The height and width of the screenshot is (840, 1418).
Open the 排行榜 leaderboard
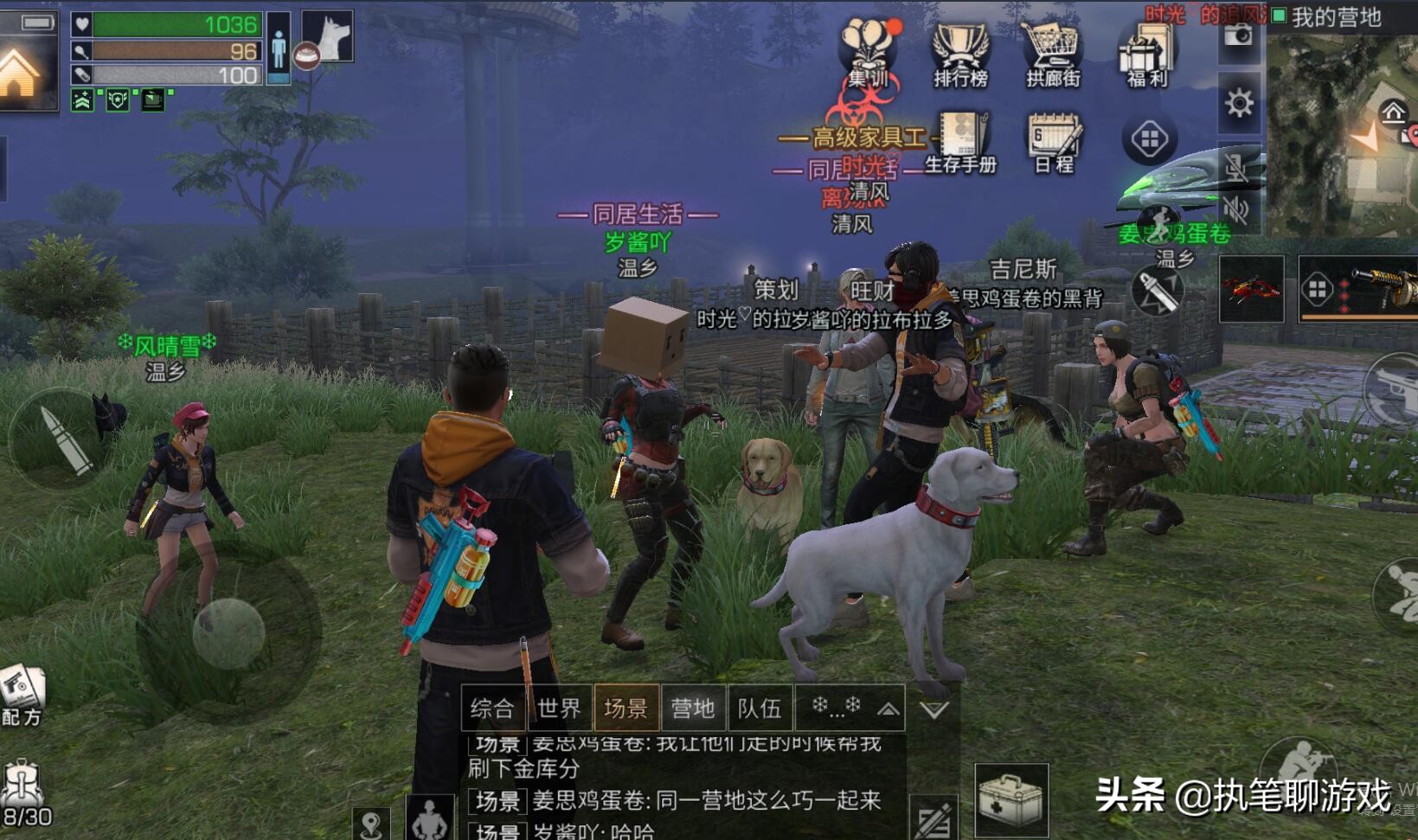pyautogui.click(x=960, y=52)
